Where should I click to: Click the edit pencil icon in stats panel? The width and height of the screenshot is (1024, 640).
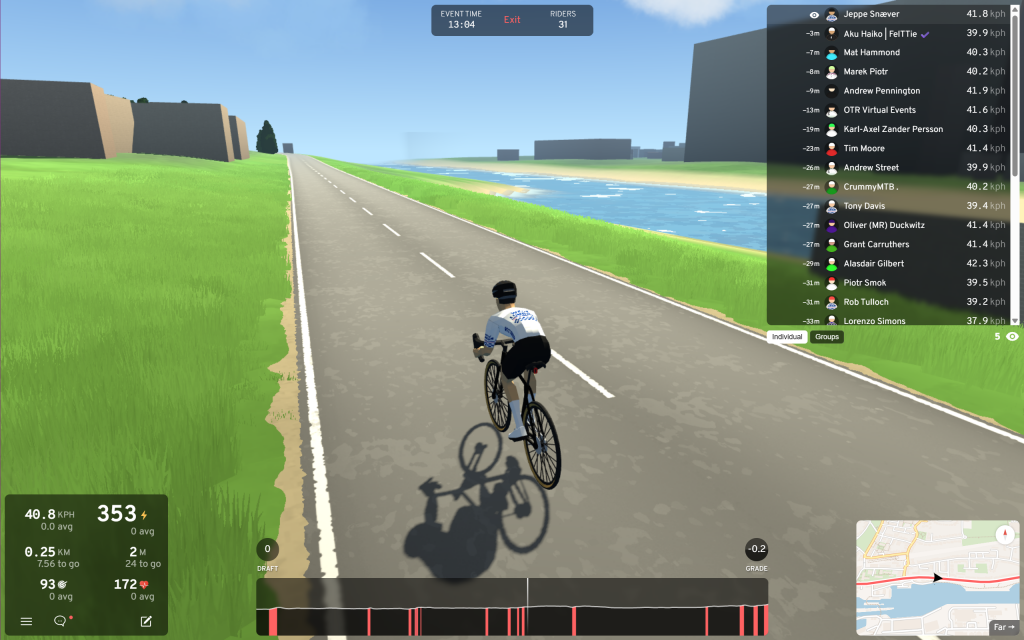(x=146, y=621)
